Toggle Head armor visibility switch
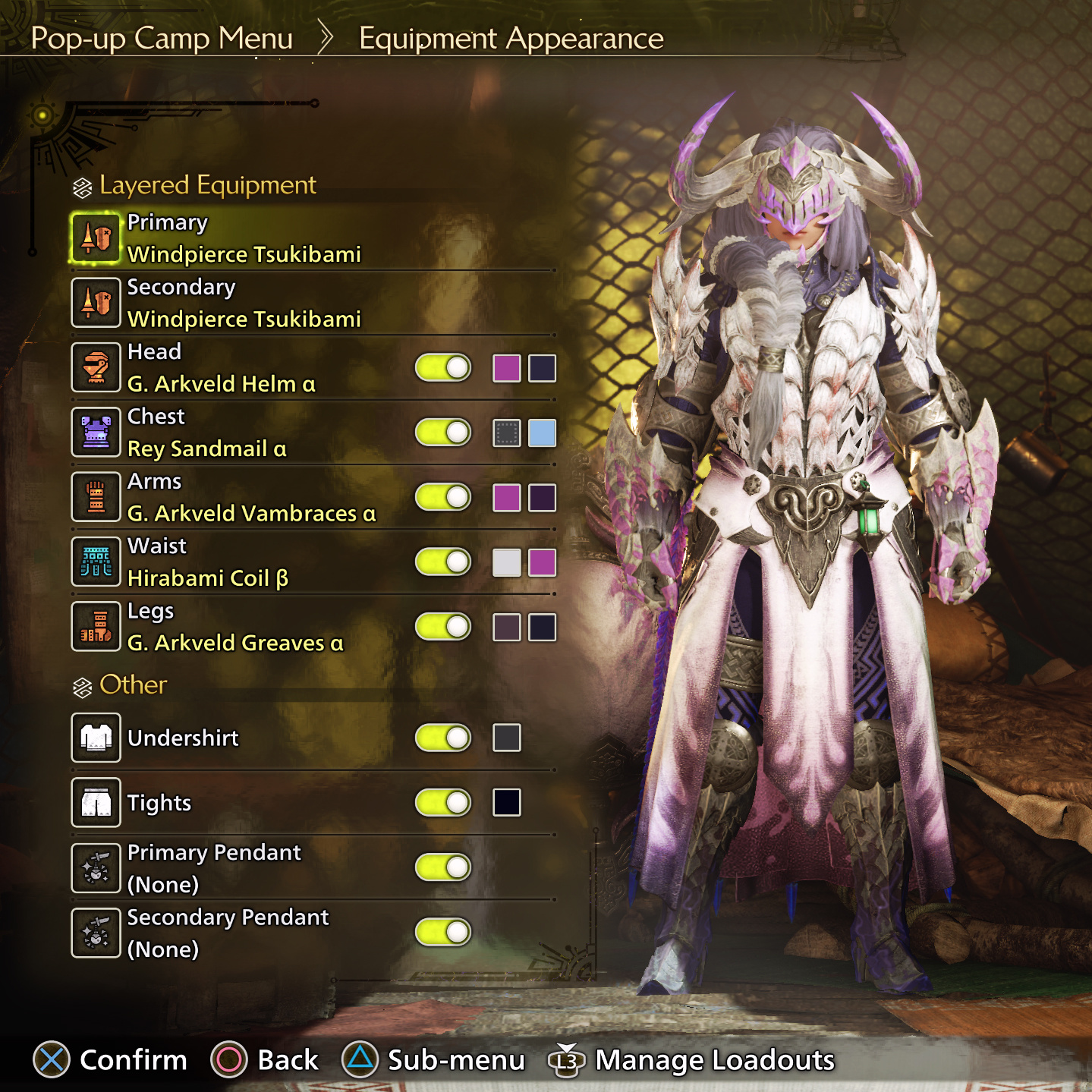 (443, 368)
